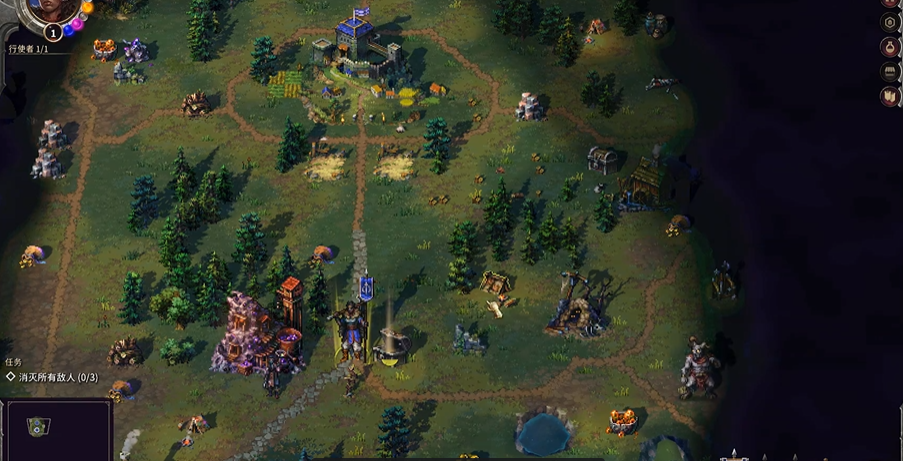The width and height of the screenshot is (903, 461).
Task: Open the market stall icon
Action: click(x=889, y=72)
